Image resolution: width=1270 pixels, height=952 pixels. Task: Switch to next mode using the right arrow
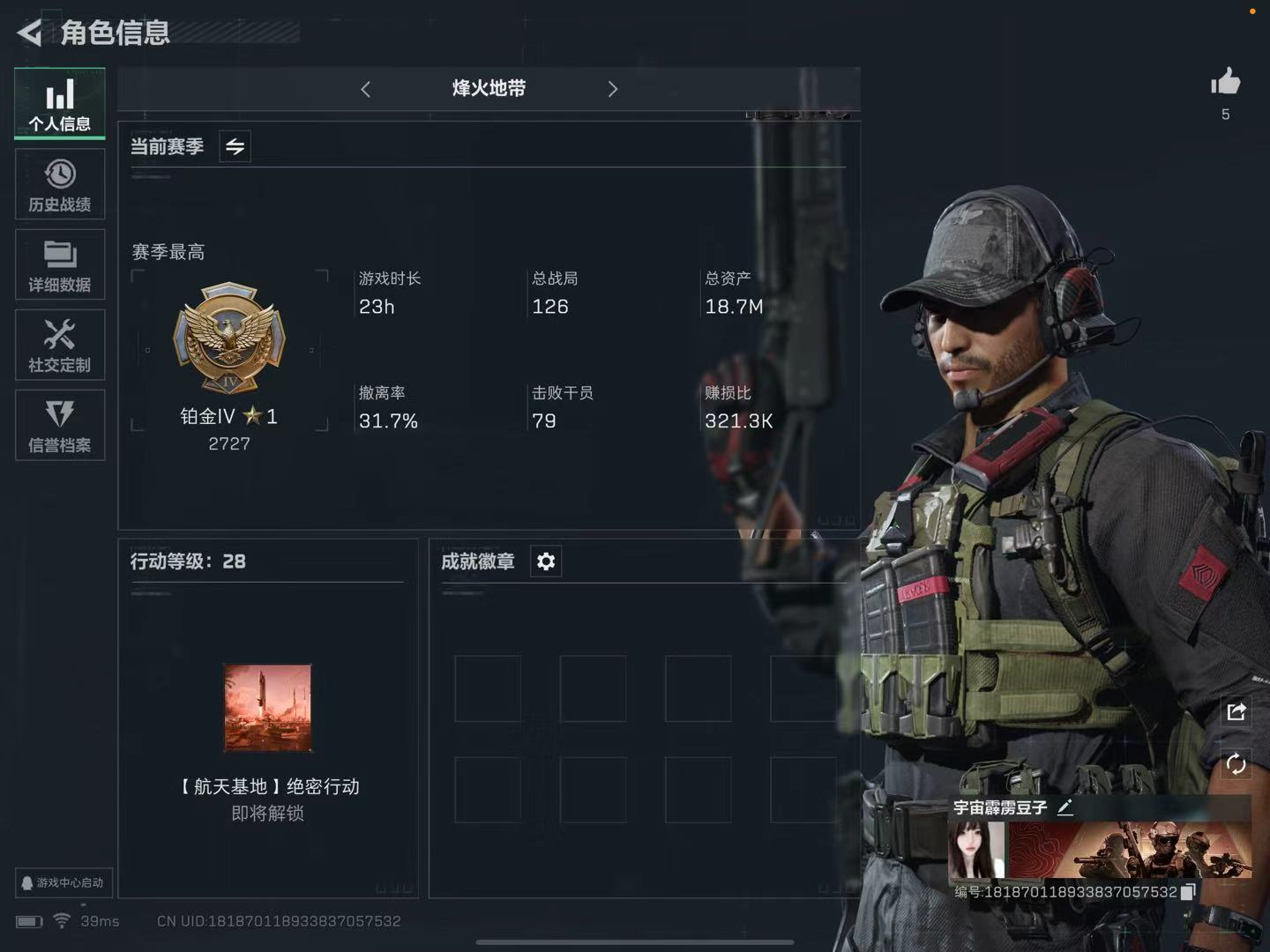pos(612,88)
